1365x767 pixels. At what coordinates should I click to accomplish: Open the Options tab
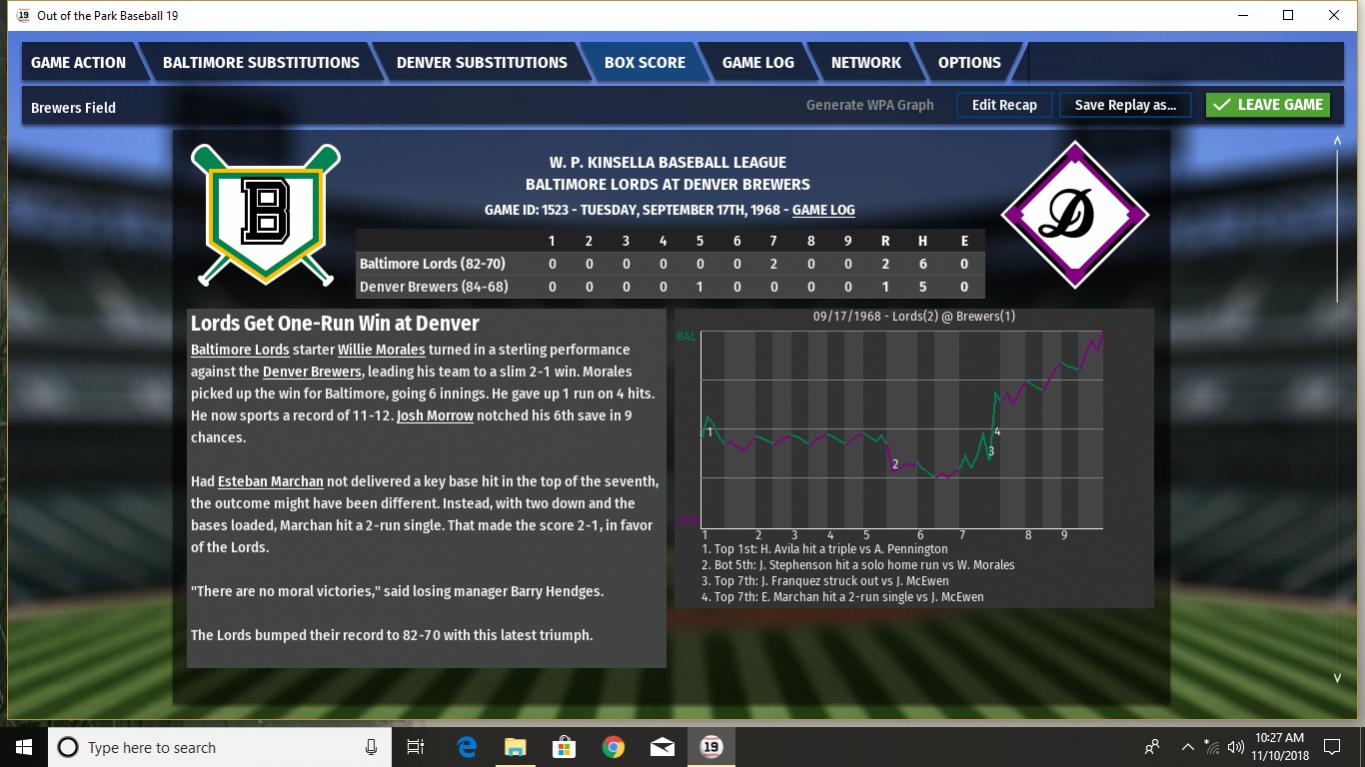coord(969,62)
